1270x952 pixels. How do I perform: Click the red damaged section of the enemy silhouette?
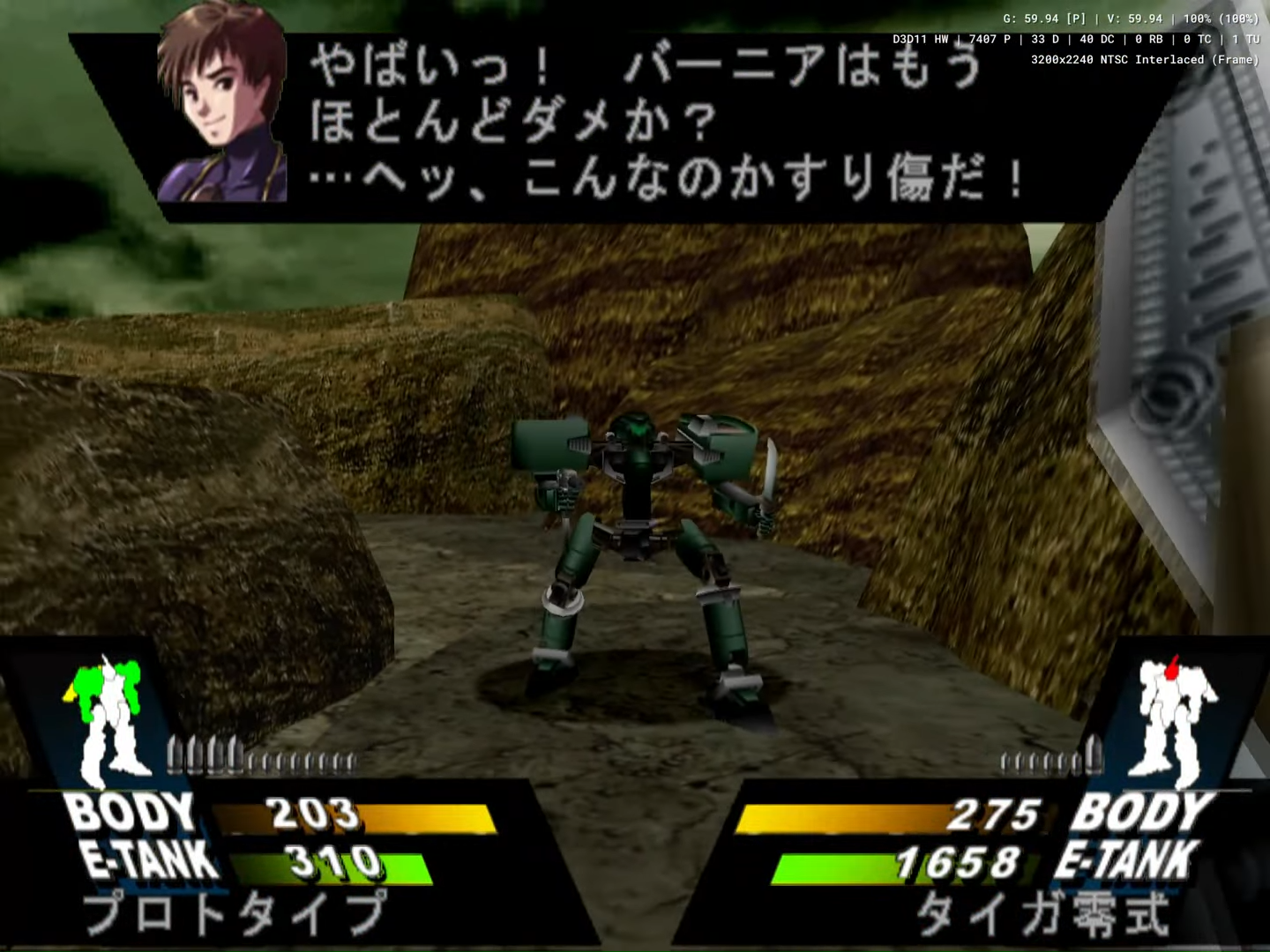click(1170, 670)
